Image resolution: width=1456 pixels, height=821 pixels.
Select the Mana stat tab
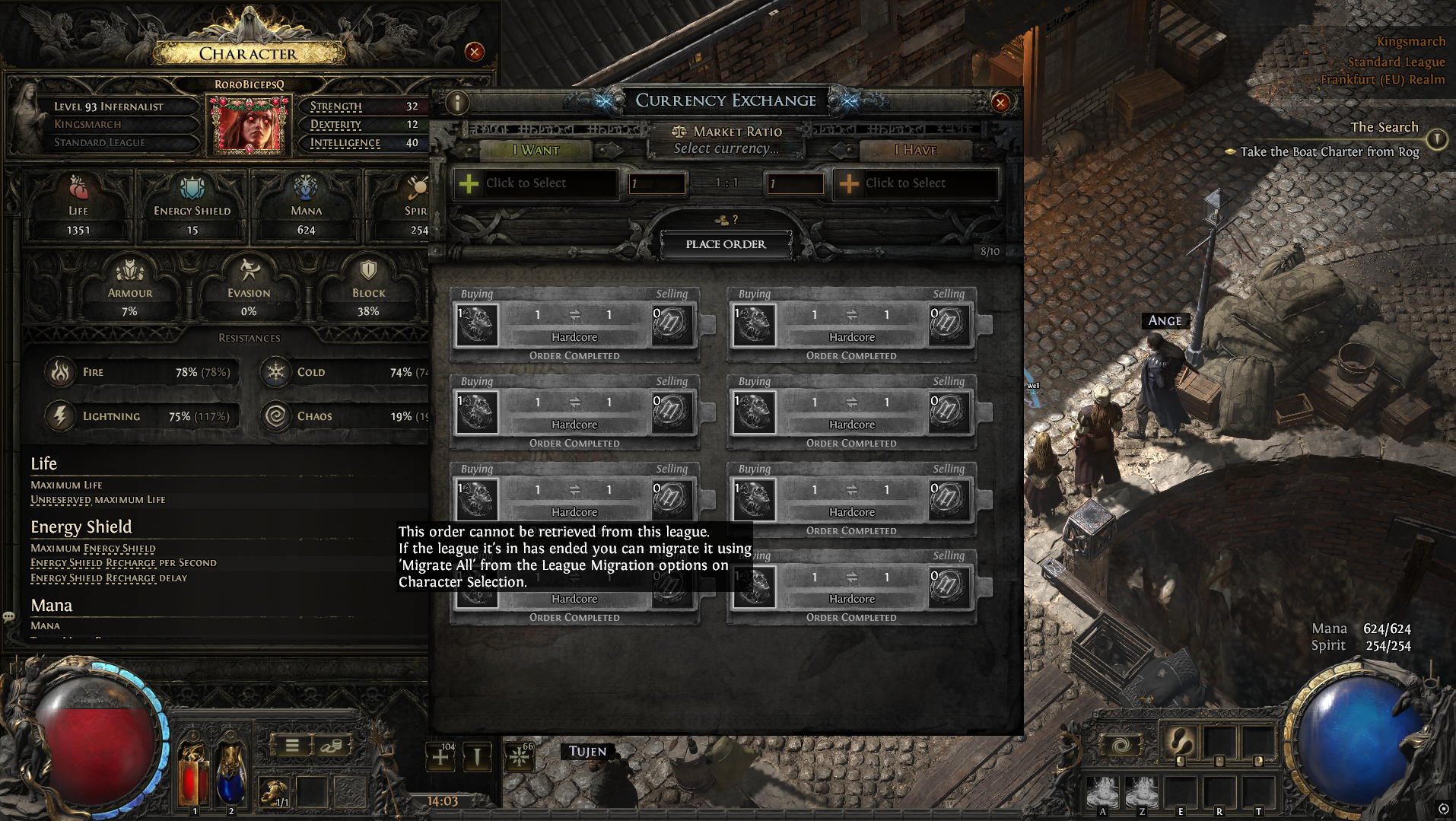coord(306,207)
